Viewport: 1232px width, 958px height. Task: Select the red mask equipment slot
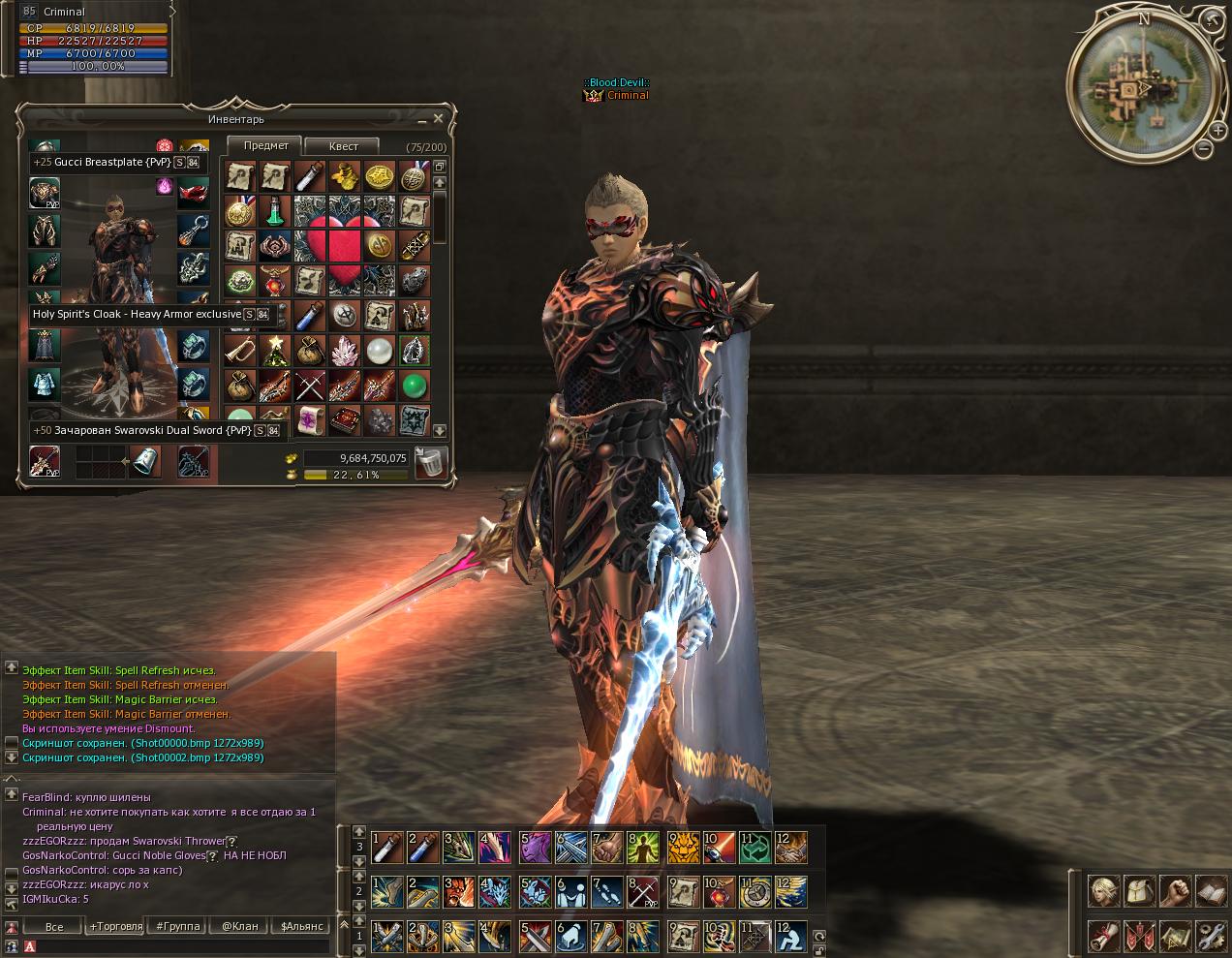(x=194, y=194)
